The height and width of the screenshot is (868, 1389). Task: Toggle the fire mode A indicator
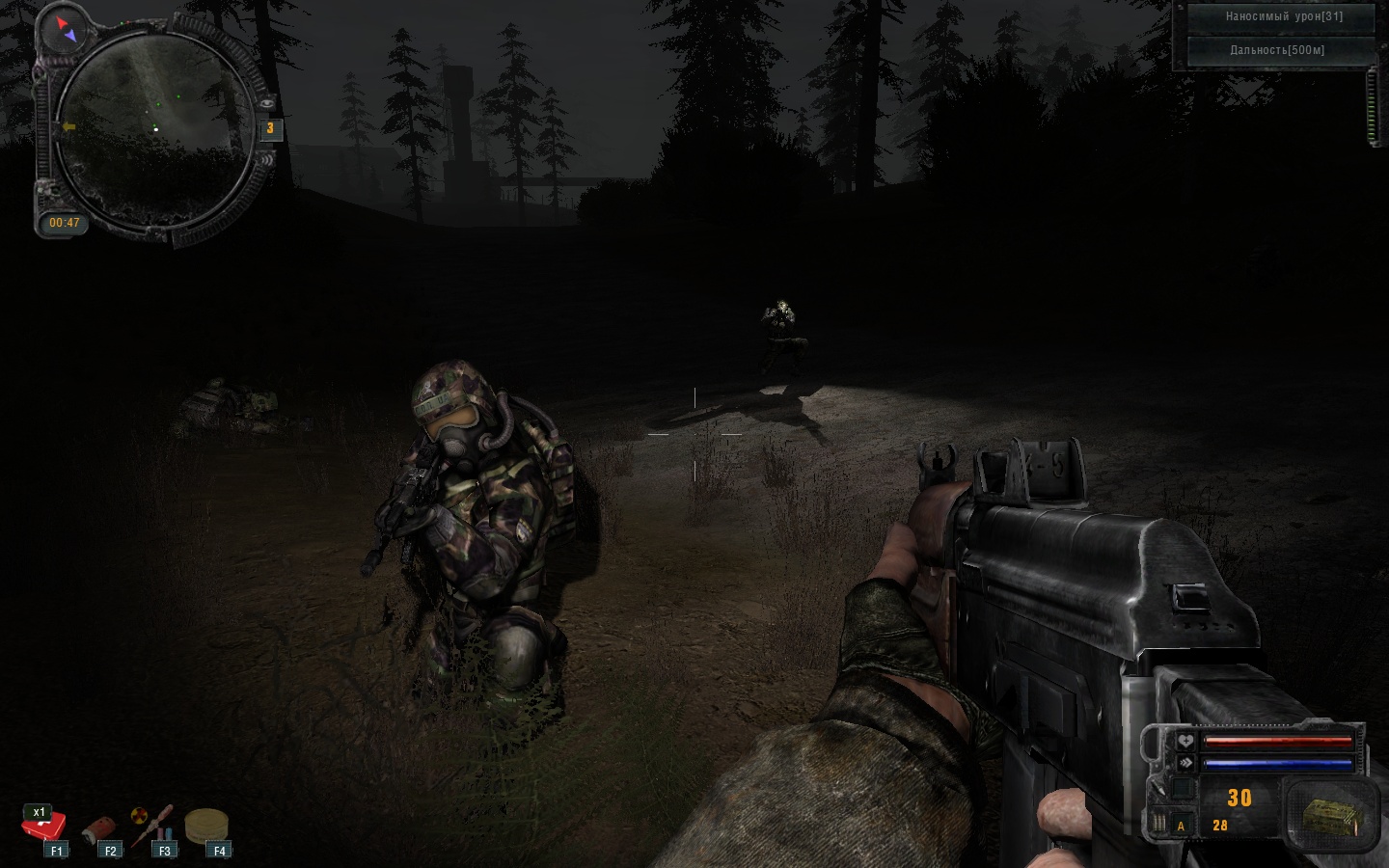[x=1181, y=827]
